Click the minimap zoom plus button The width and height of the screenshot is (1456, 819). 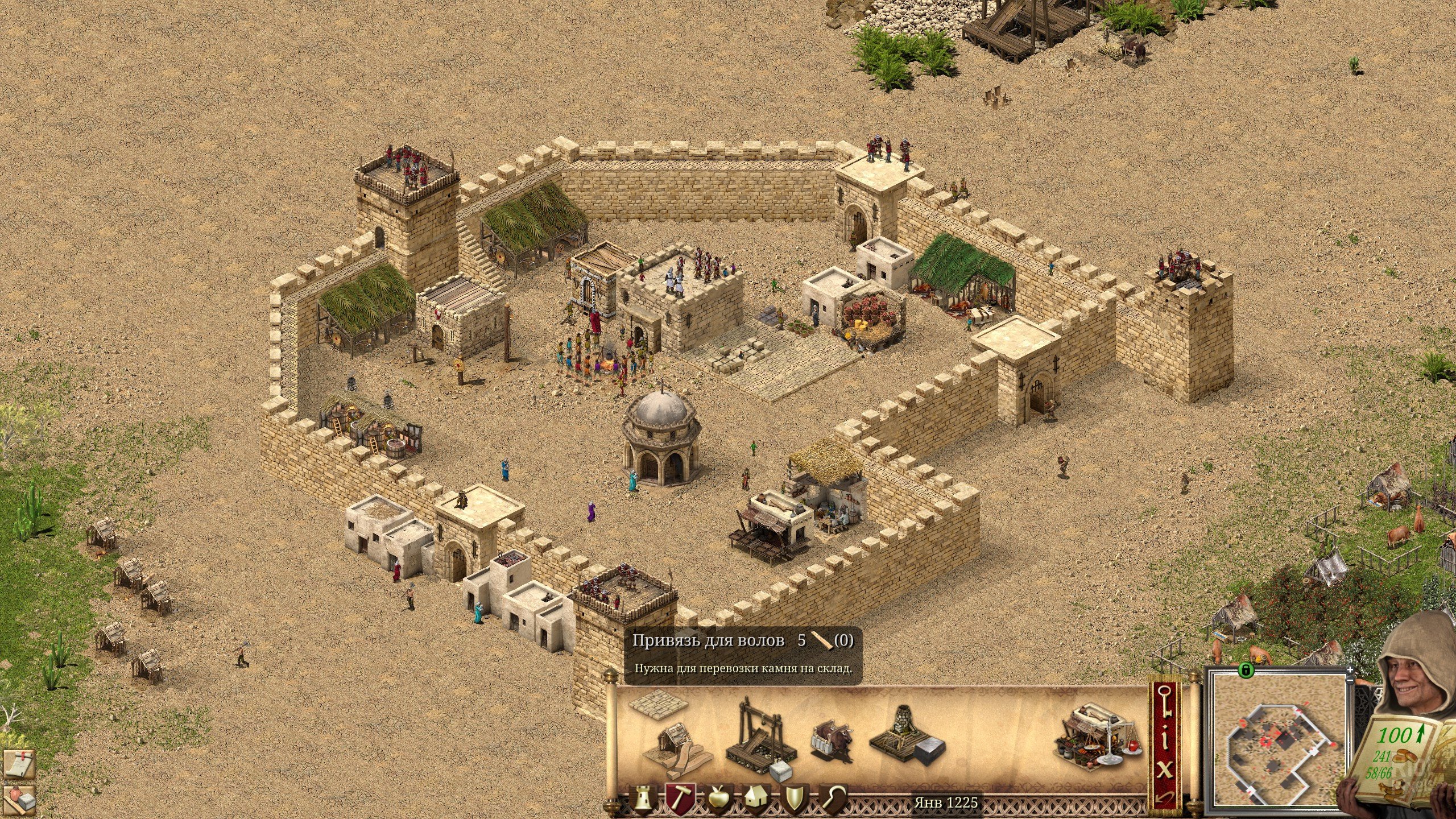[1350, 670]
